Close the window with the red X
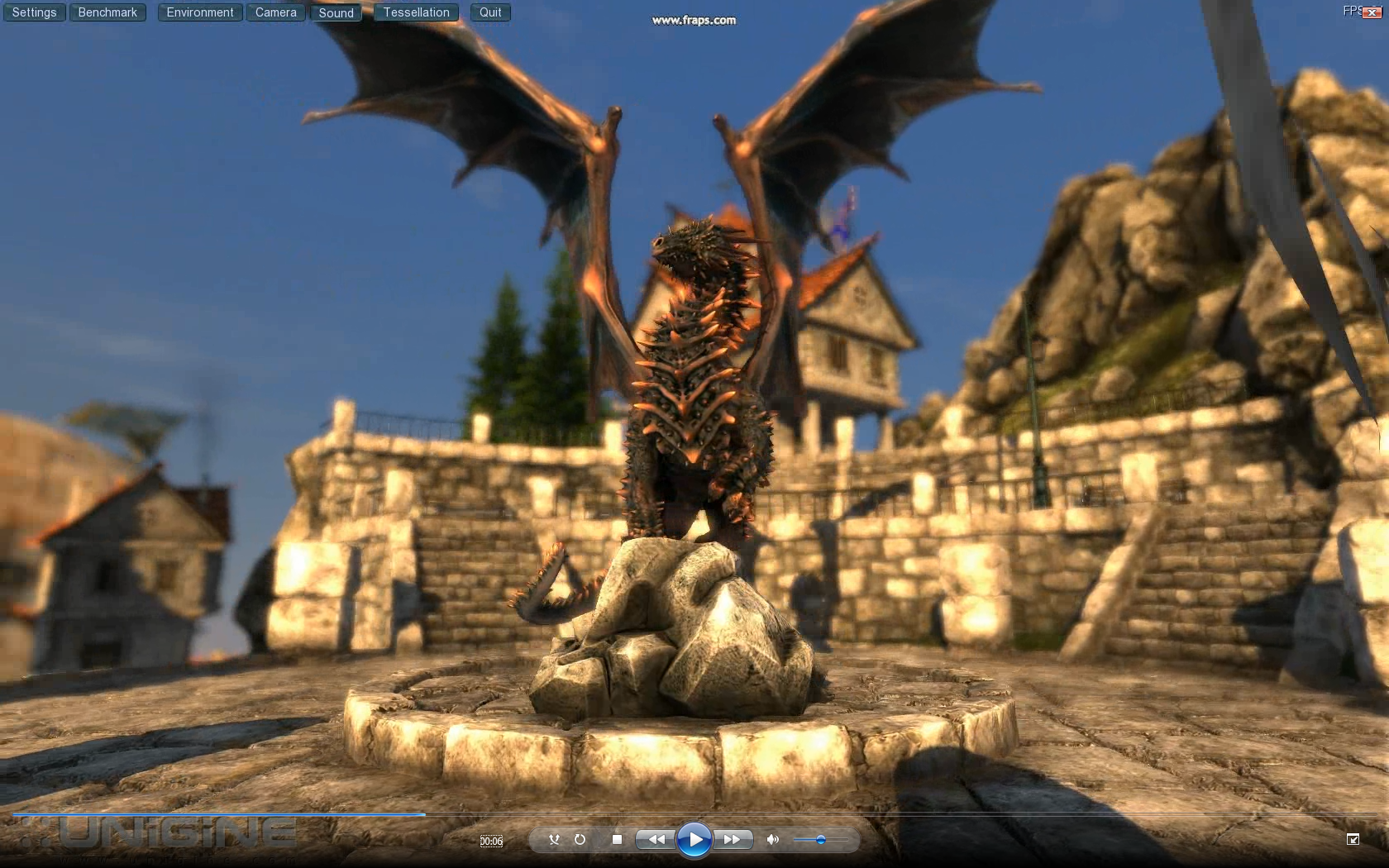Image resolution: width=1389 pixels, height=868 pixels. [1371, 12]
